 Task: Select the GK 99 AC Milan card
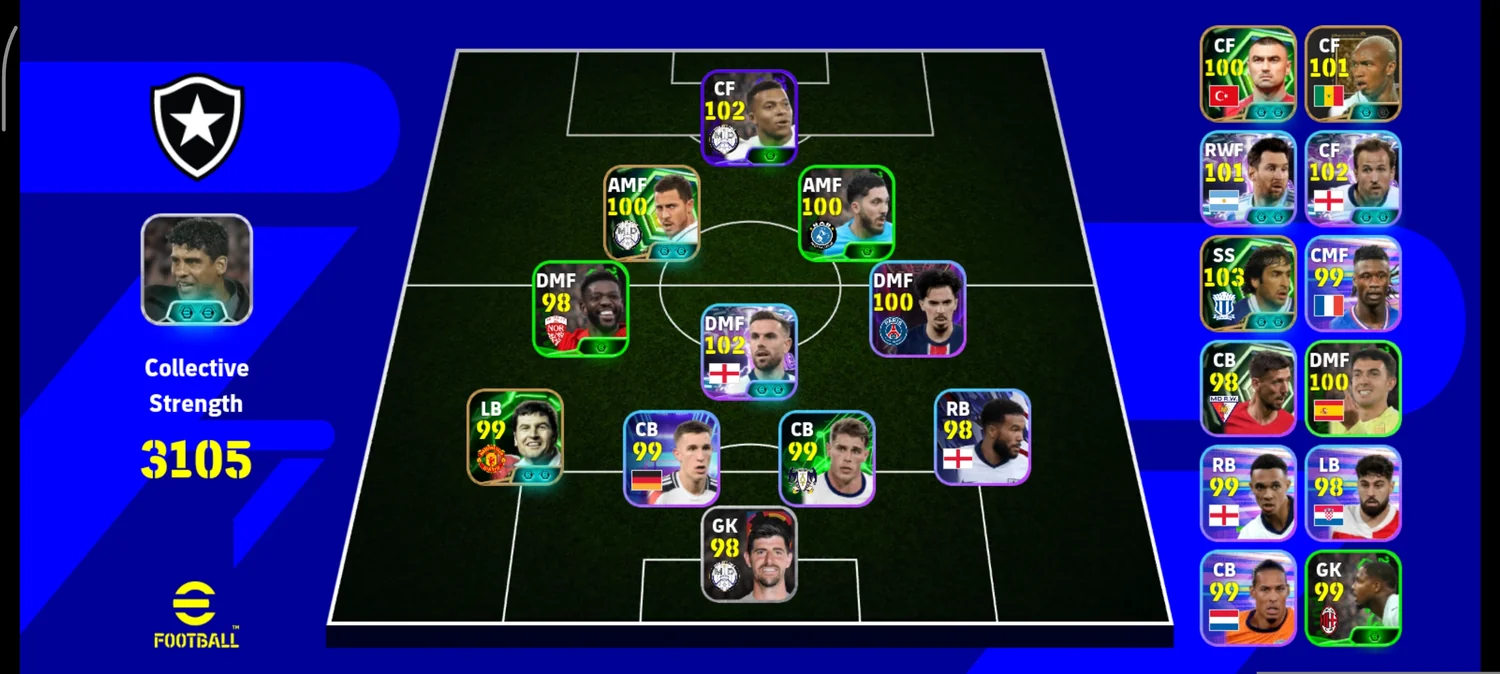(x=1353, y=598)
